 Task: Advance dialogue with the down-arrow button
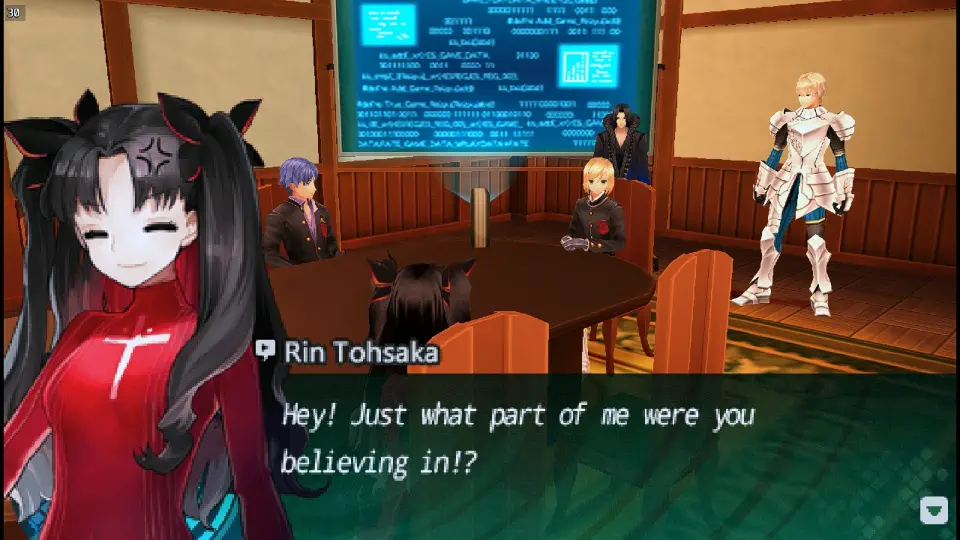[x=933, y=510]
